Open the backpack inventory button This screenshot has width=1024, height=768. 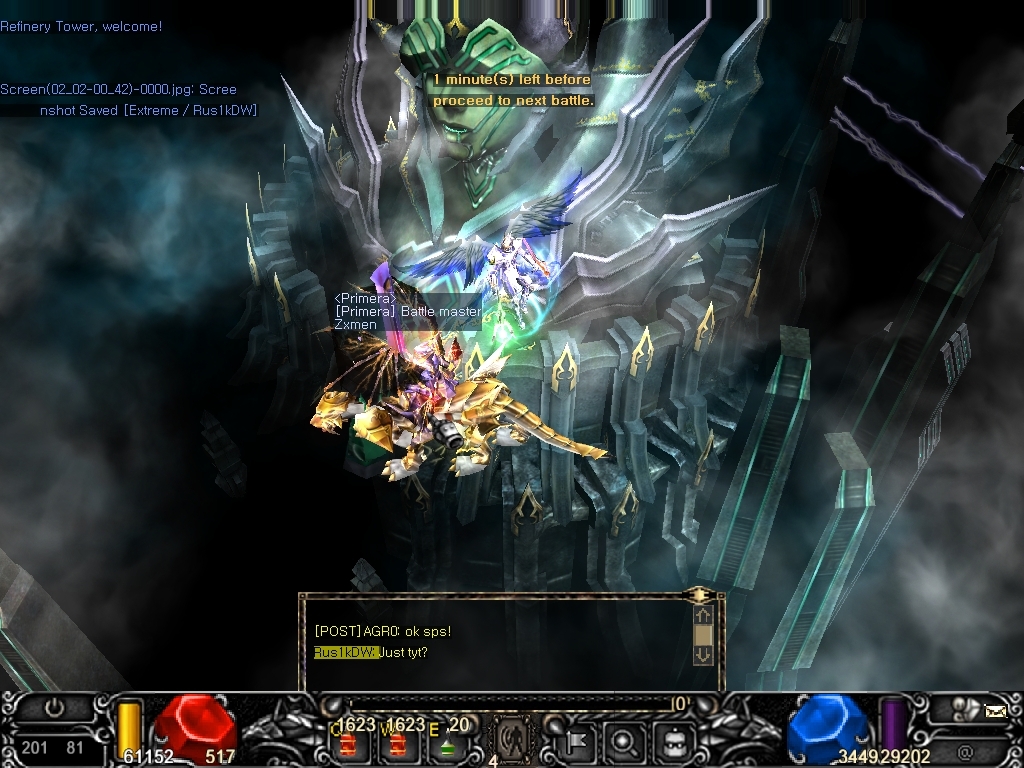tap(670, 742)
